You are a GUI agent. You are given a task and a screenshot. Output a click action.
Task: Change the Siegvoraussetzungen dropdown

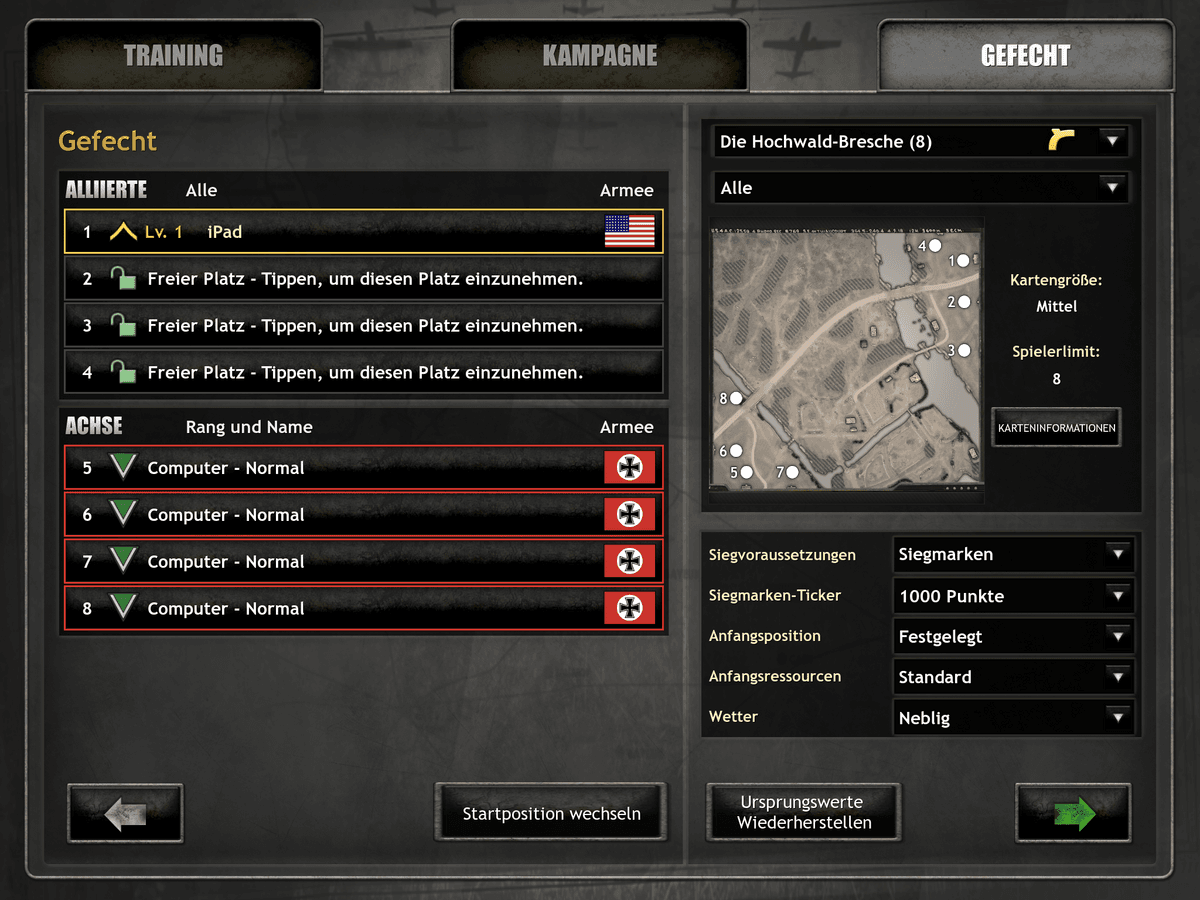[x=1013, y=554]
